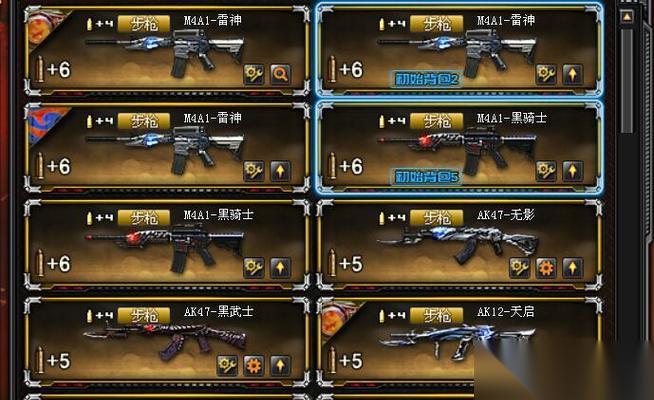Click the up arrow on AK47-黑武士

point(280,365)
